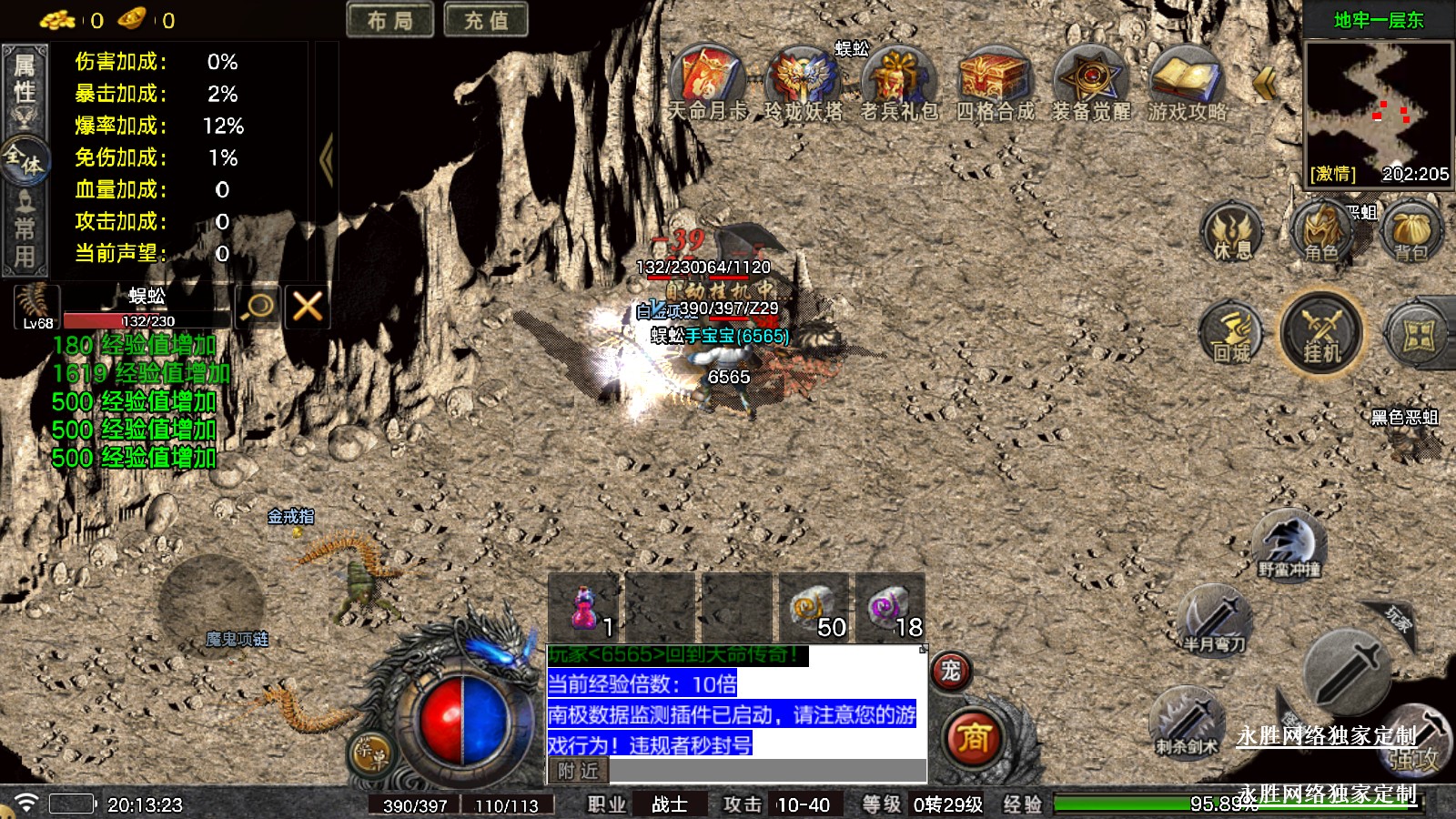1456x819 pixels.
Task: Activate the 野蛮冲撞 charge skill
Action: (1289, 543)
